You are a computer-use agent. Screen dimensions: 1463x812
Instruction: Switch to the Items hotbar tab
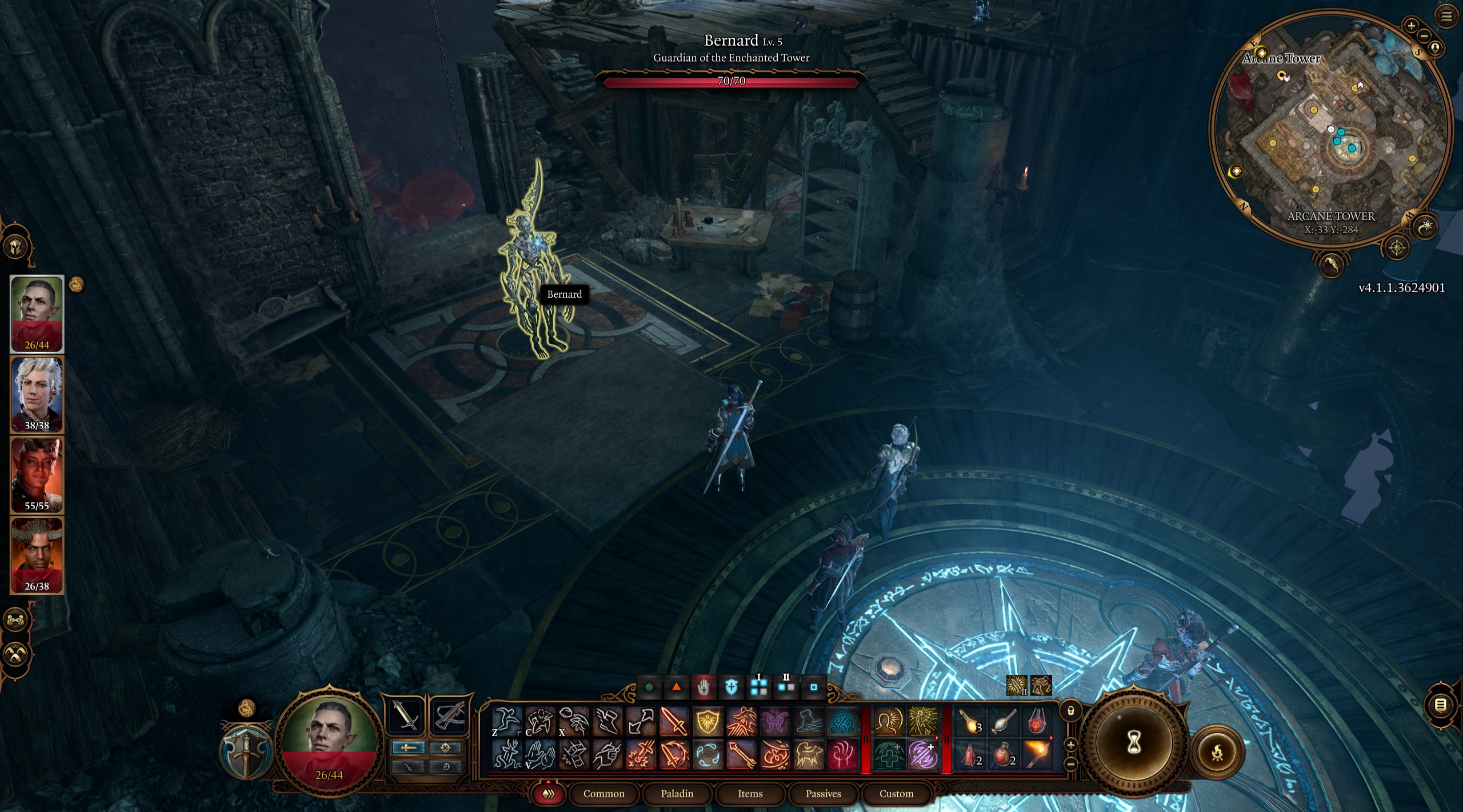[751, 794]
